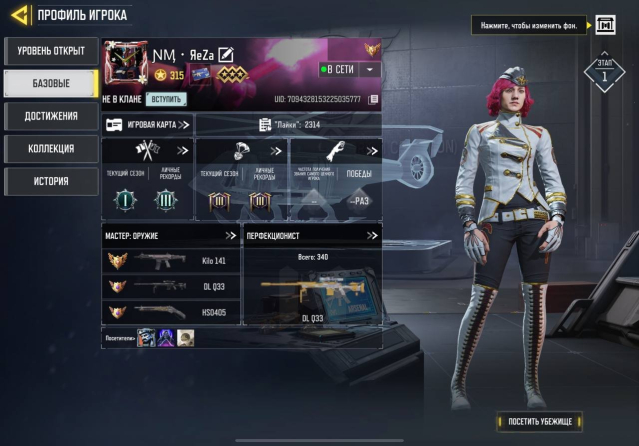639x446 pixels.
Task: Change the profile background image
Action: (x=605, y=24)
